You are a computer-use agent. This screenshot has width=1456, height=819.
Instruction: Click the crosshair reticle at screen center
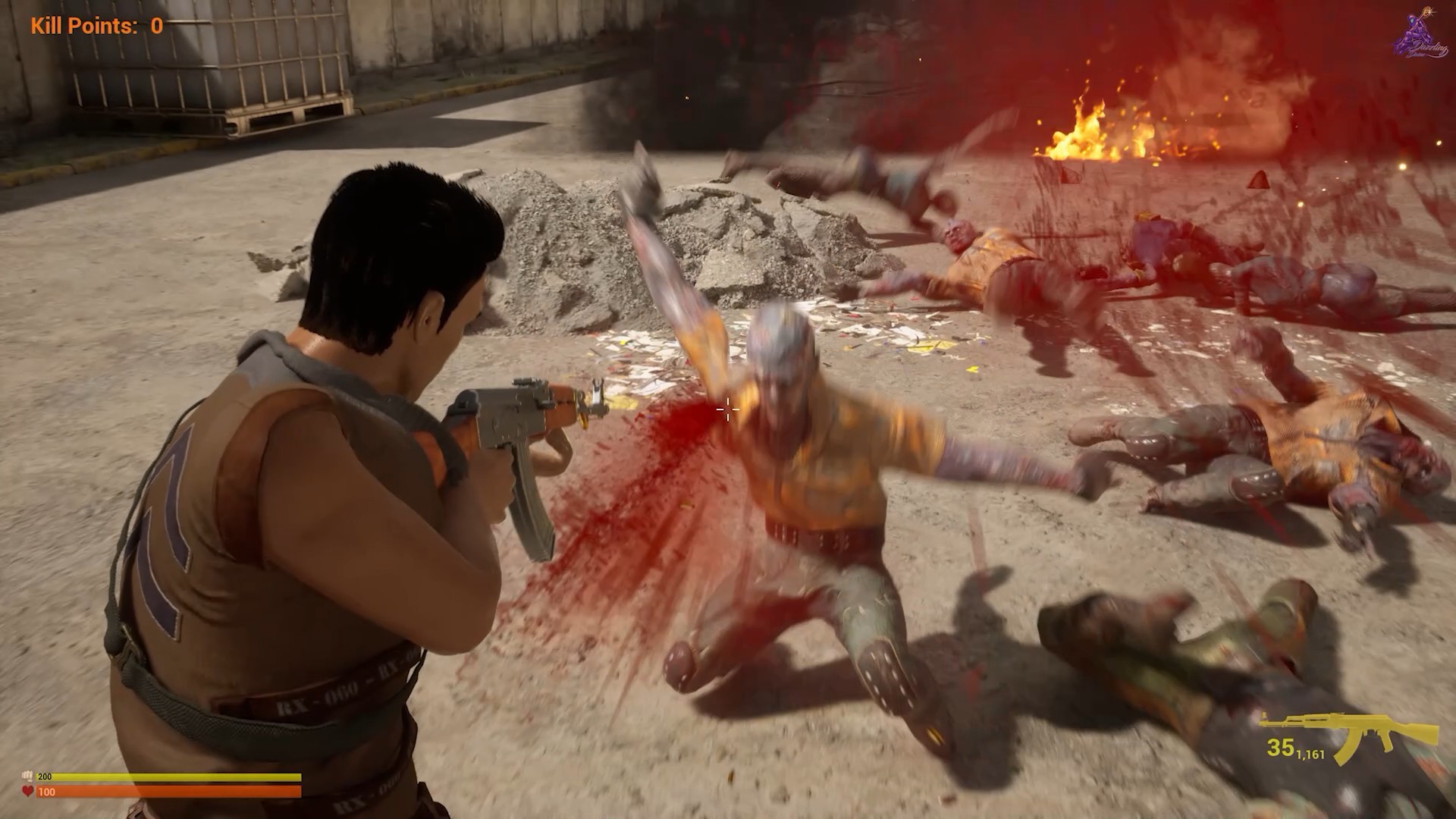coord(727,410)
